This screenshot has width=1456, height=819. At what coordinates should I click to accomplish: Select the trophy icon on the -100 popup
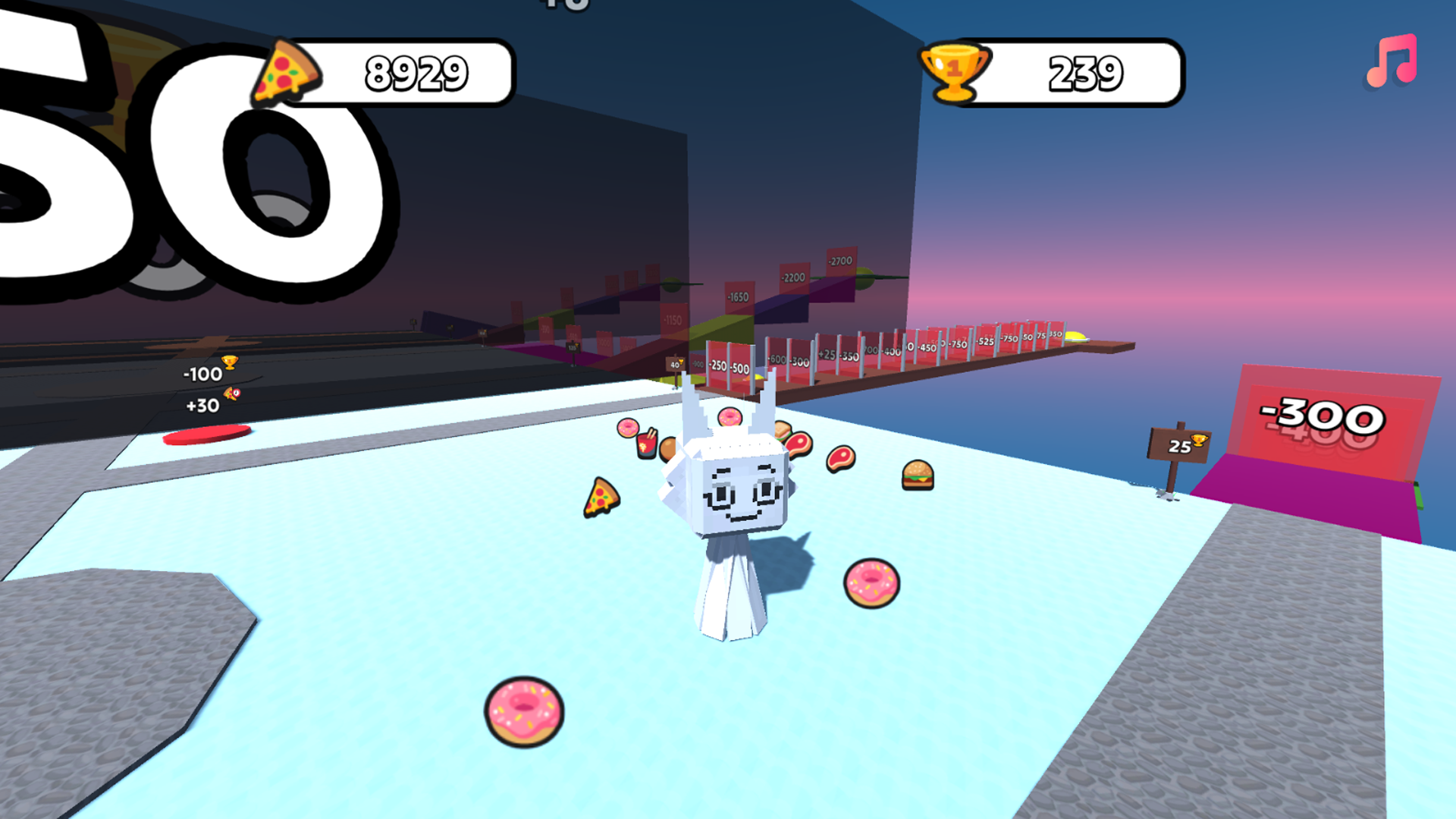pyautogui.click(x=230, y=362)
